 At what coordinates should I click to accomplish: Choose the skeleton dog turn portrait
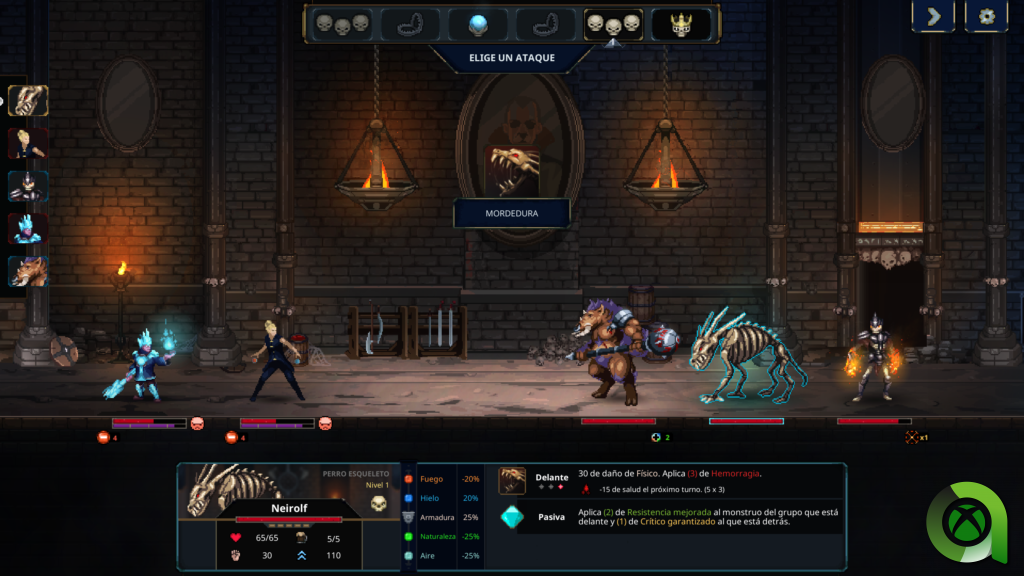pos(28,100)
